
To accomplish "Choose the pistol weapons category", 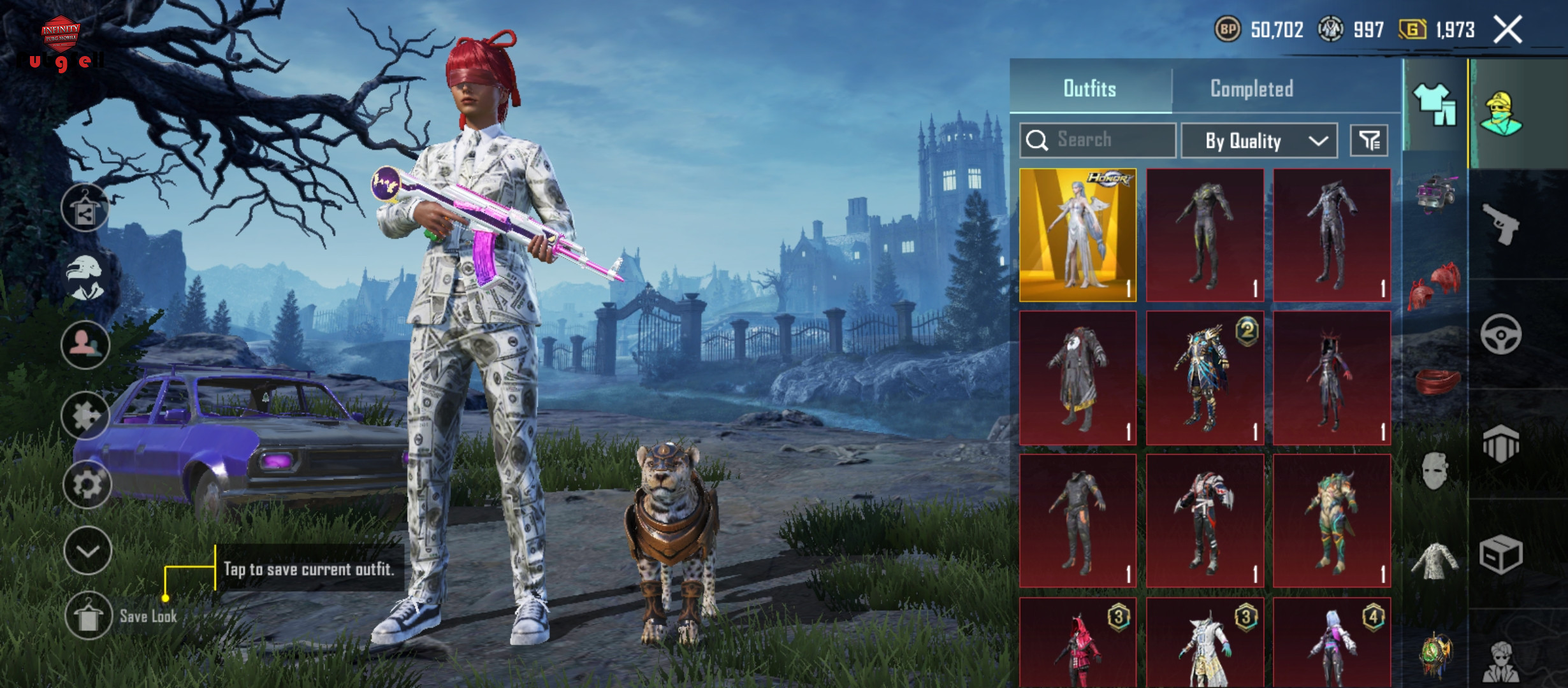I will point(1500,224).
